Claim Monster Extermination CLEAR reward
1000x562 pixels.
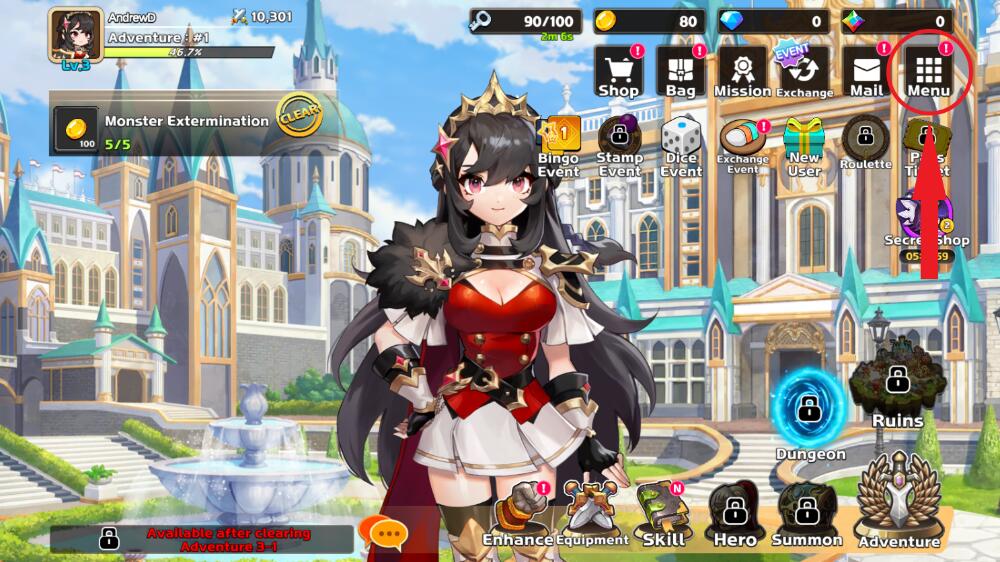pyautogui.click(x=298, y=116)
